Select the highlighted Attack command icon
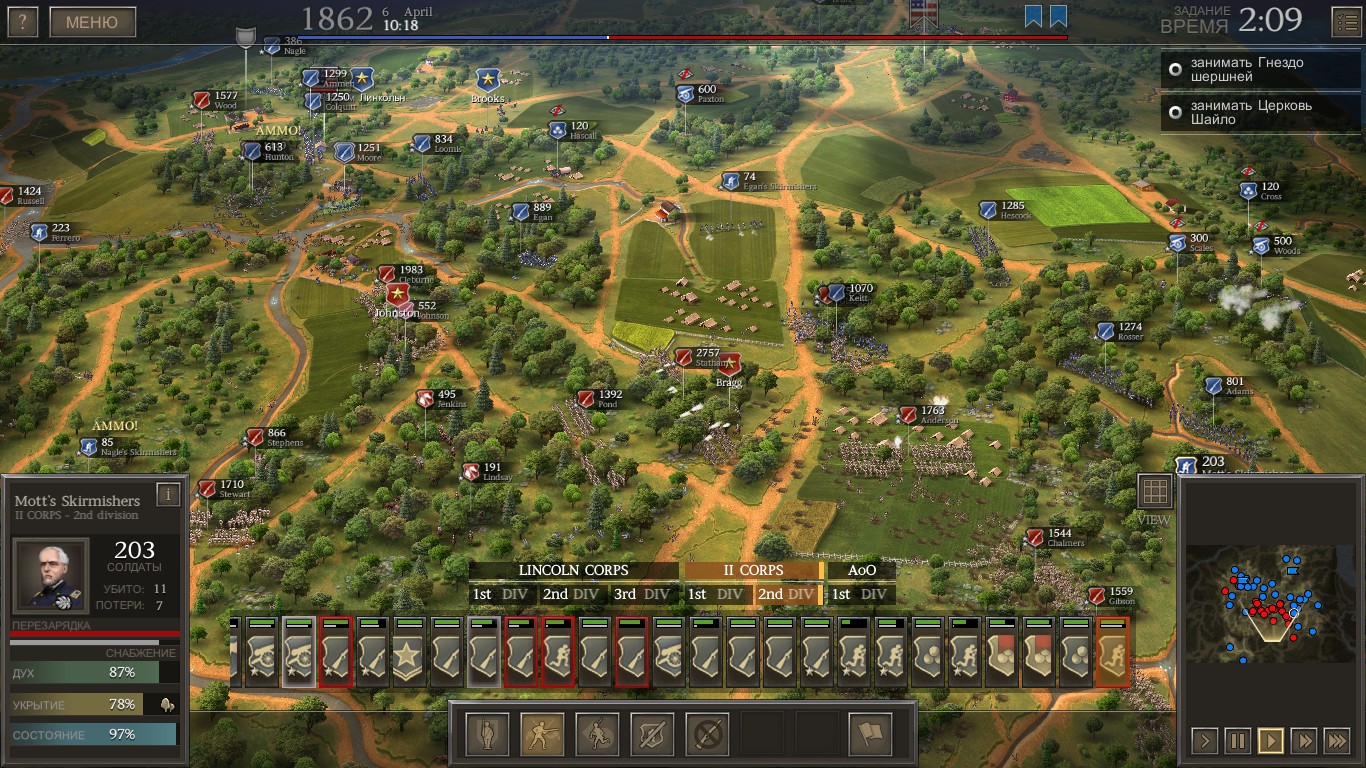The image size is (1366, 768). [542, 732]
